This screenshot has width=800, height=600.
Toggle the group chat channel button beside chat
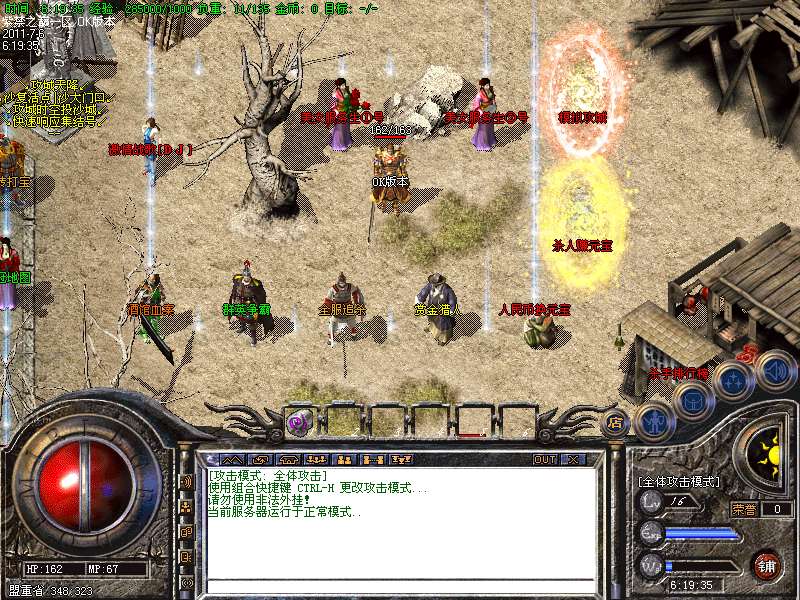click(187, 506)
